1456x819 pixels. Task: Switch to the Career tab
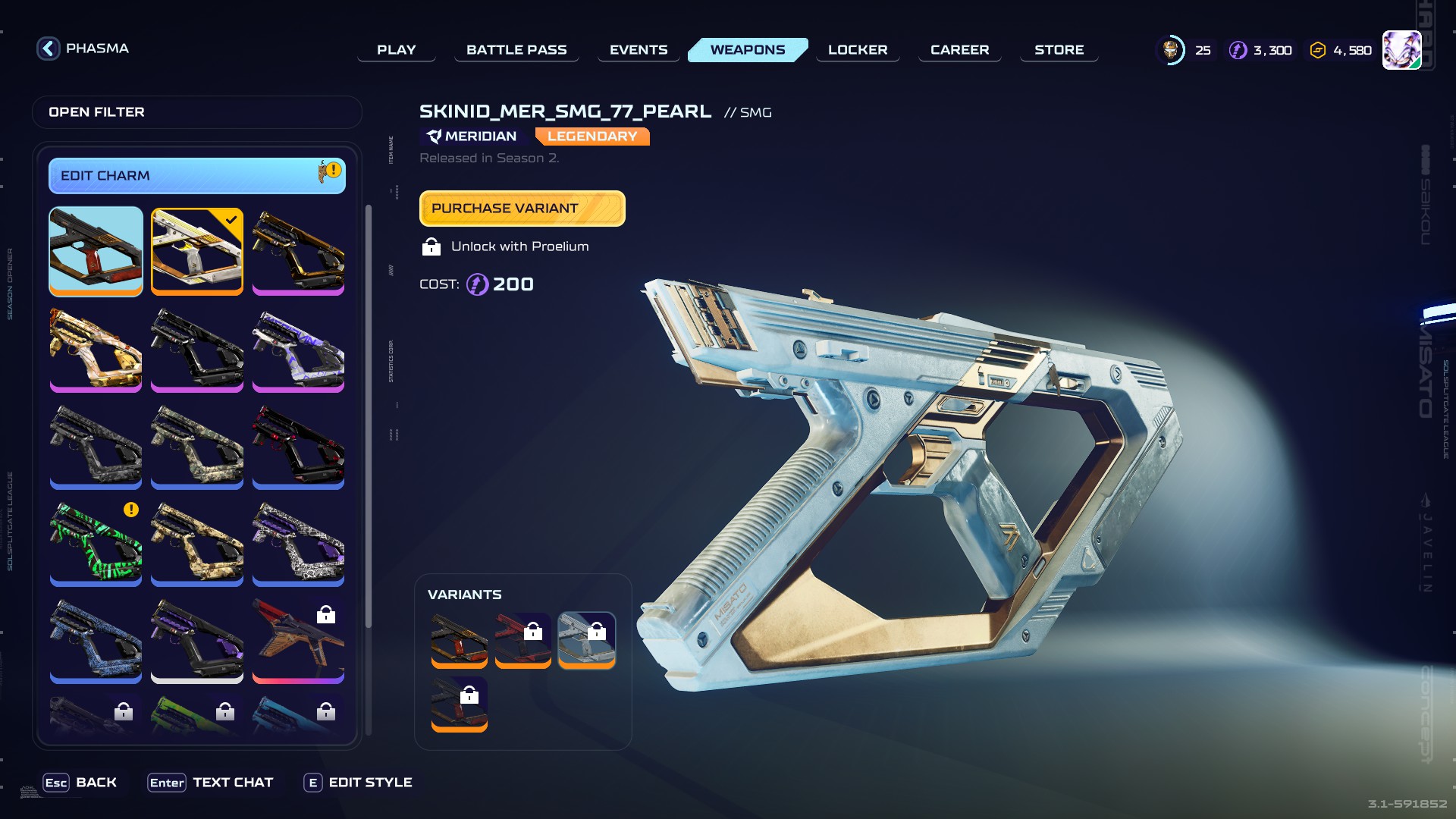point(959,50)
